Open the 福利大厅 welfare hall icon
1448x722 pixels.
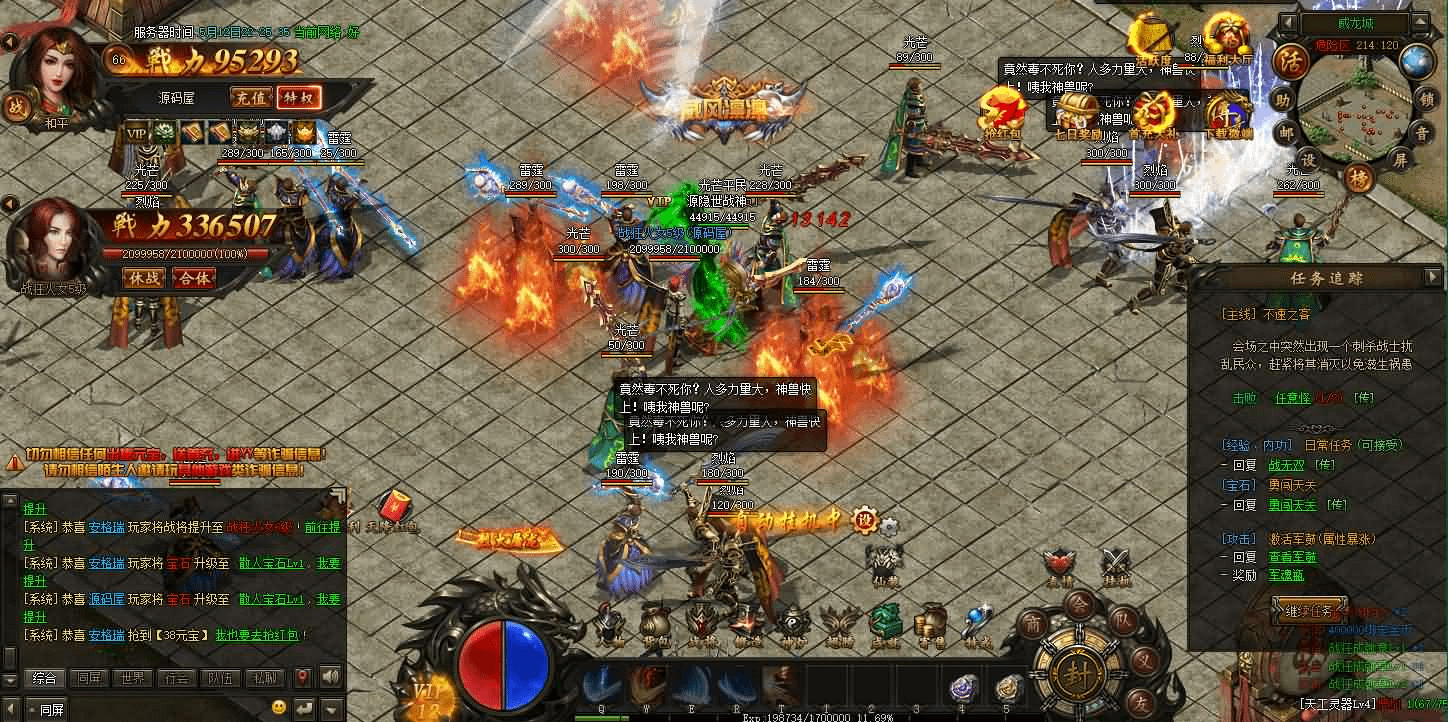tap(1225, 35)
